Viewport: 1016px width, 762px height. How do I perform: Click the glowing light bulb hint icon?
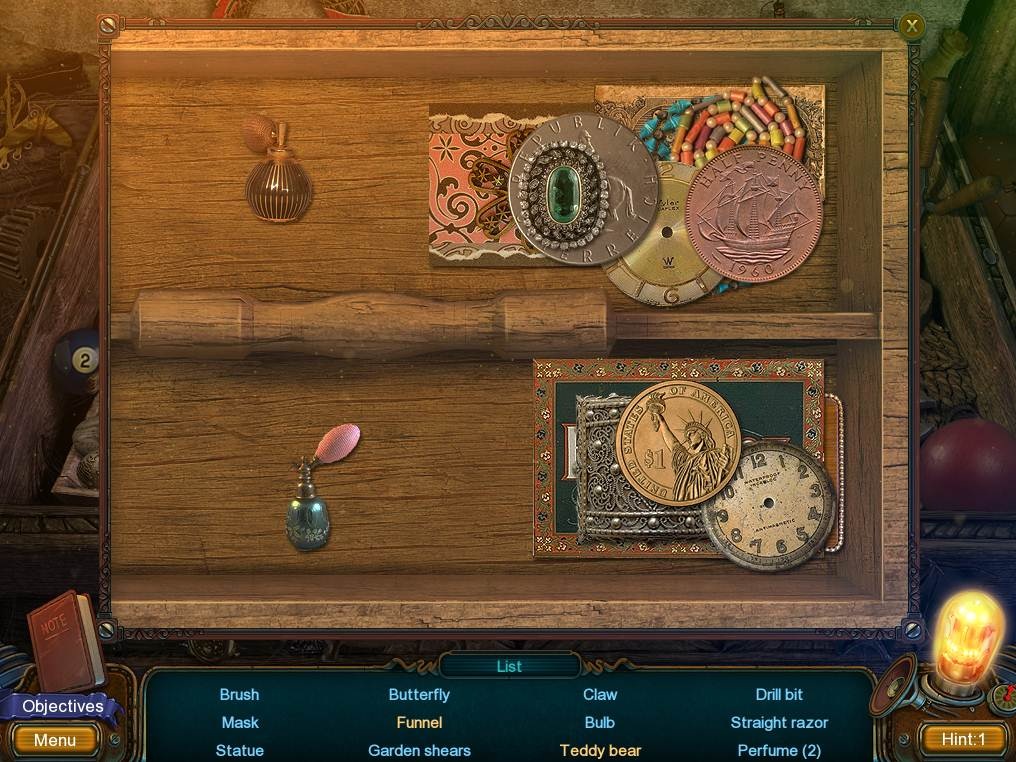pos(966,636)
